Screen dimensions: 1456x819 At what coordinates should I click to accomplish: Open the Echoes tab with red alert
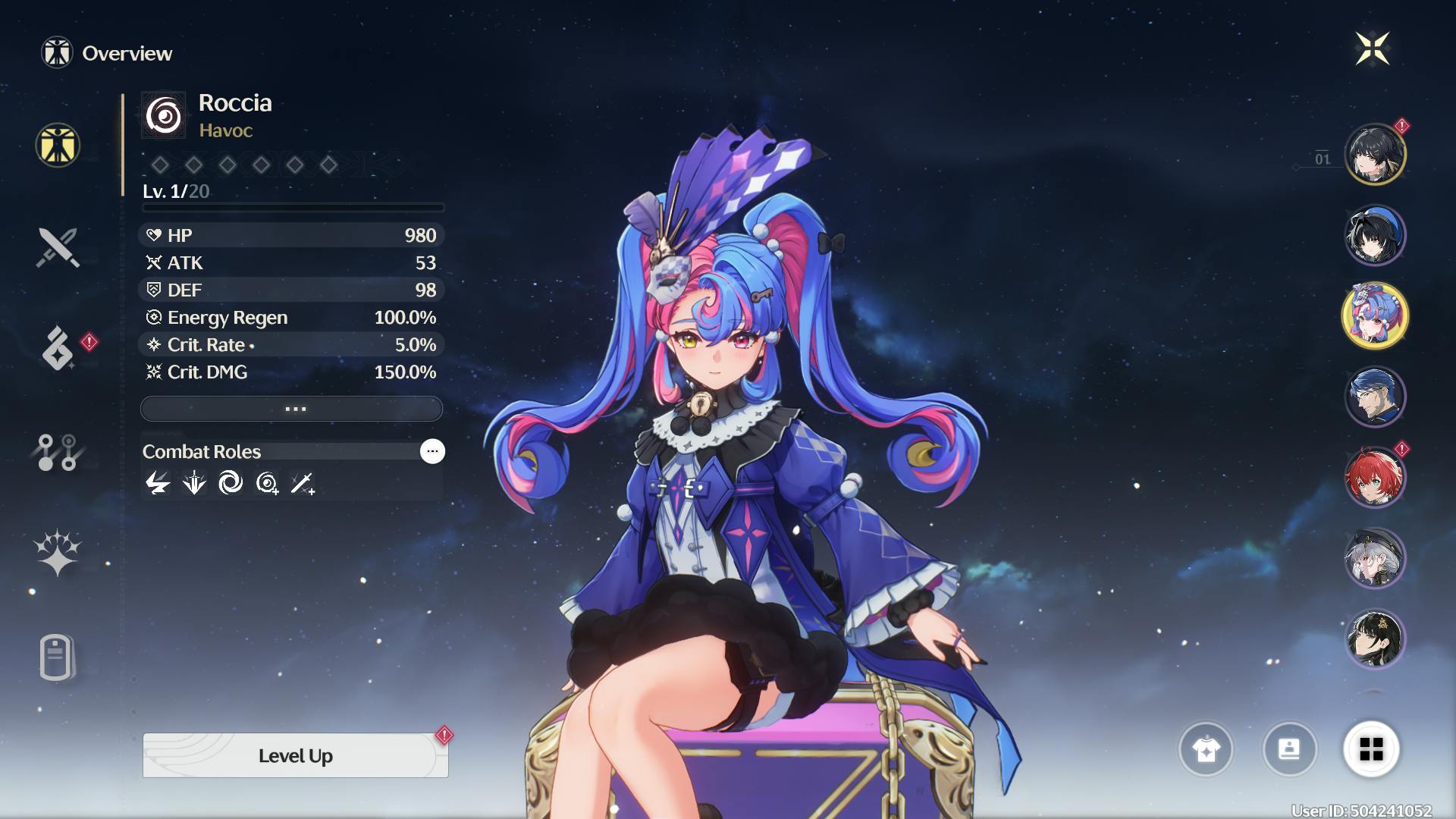click(x=59, y=348)
